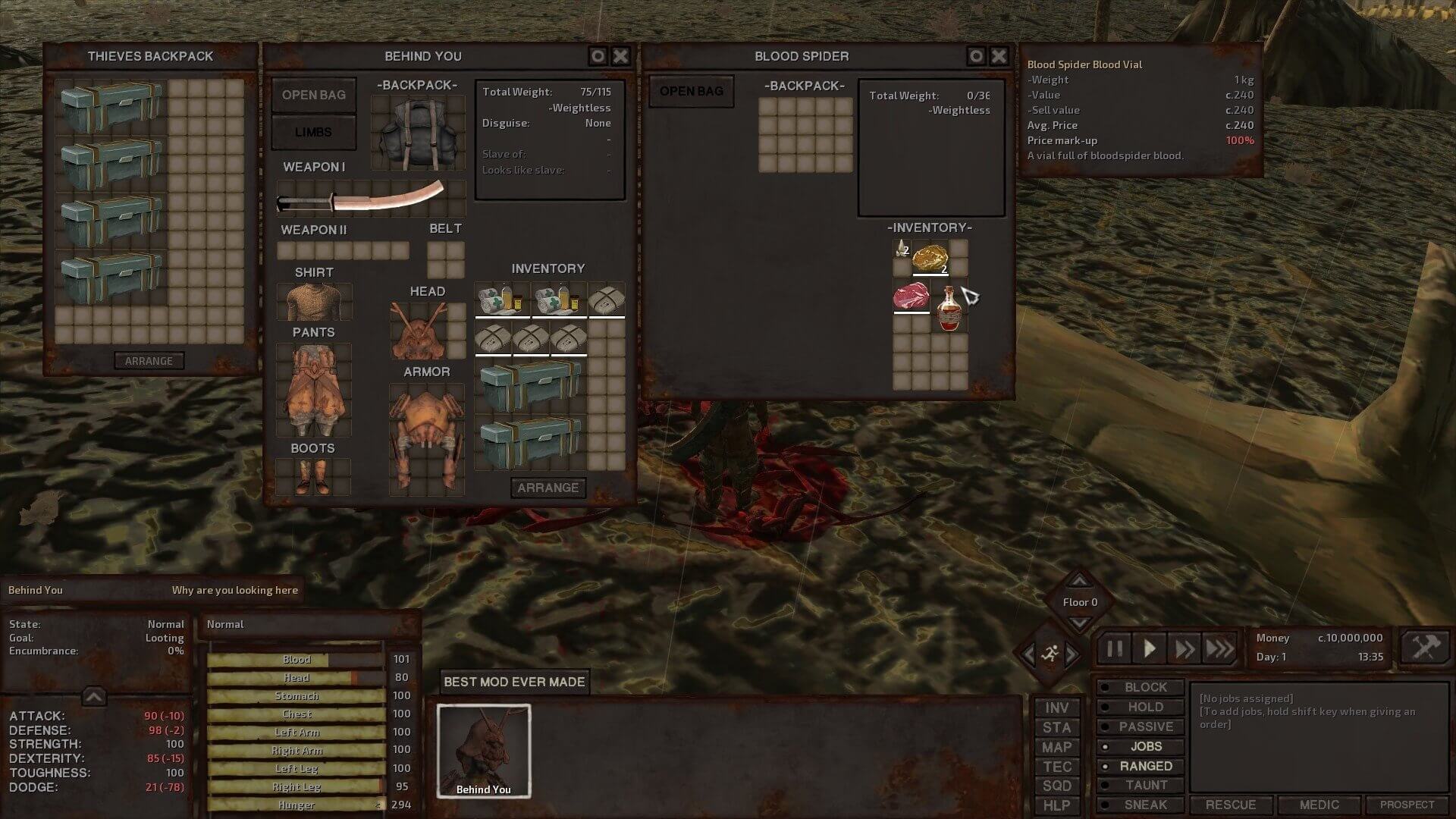Pause the game
Image resolution: width=1456 pixels, height=819 pixels.
(x=1115, y=649)
